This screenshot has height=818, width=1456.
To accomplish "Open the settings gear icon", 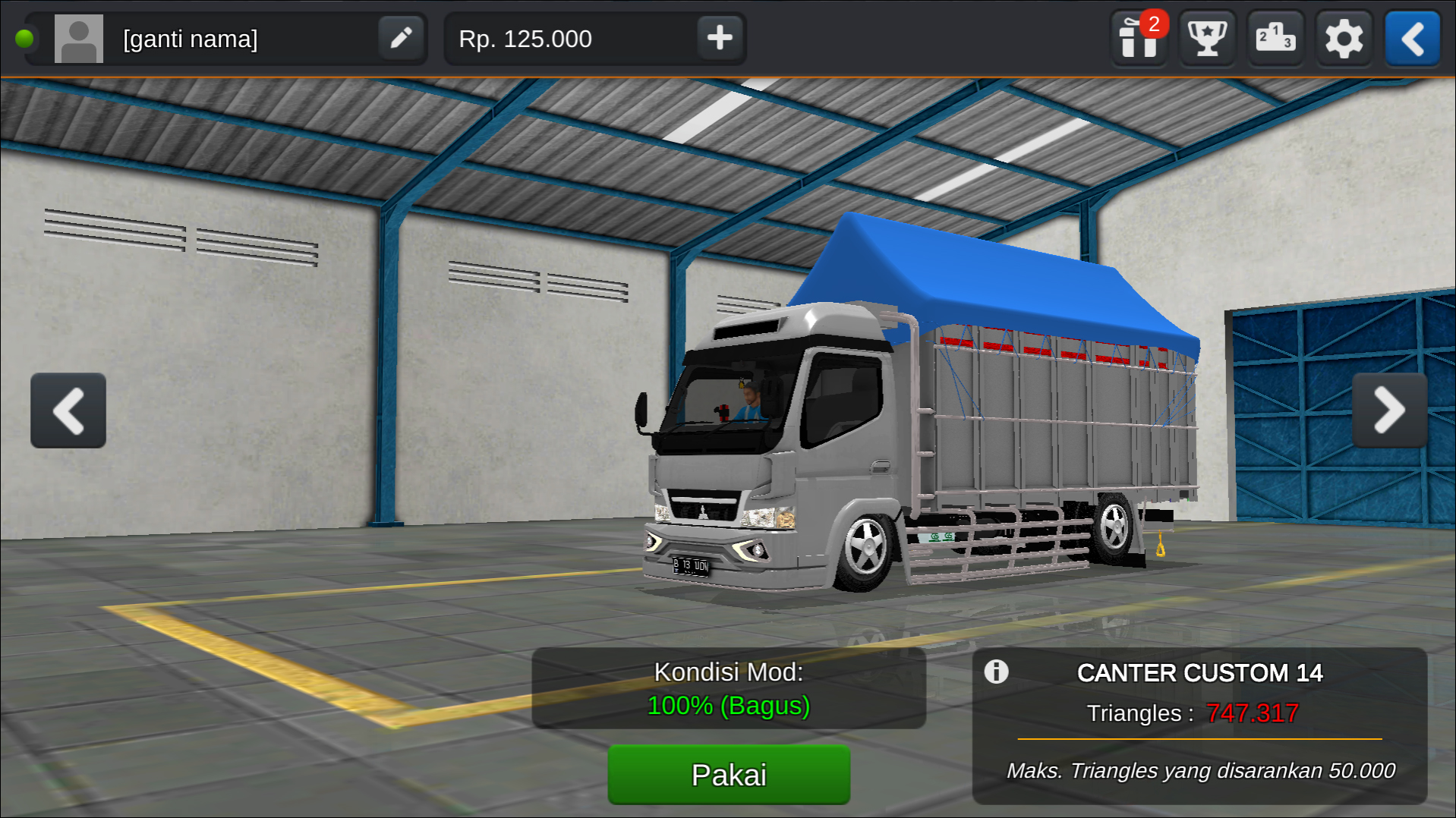I will pyautogui.click(x=1344, y=39).
